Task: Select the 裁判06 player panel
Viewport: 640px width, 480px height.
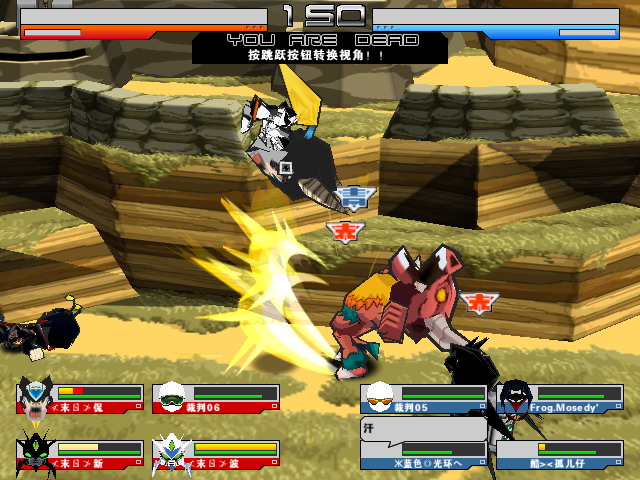Action: [216, 399]
